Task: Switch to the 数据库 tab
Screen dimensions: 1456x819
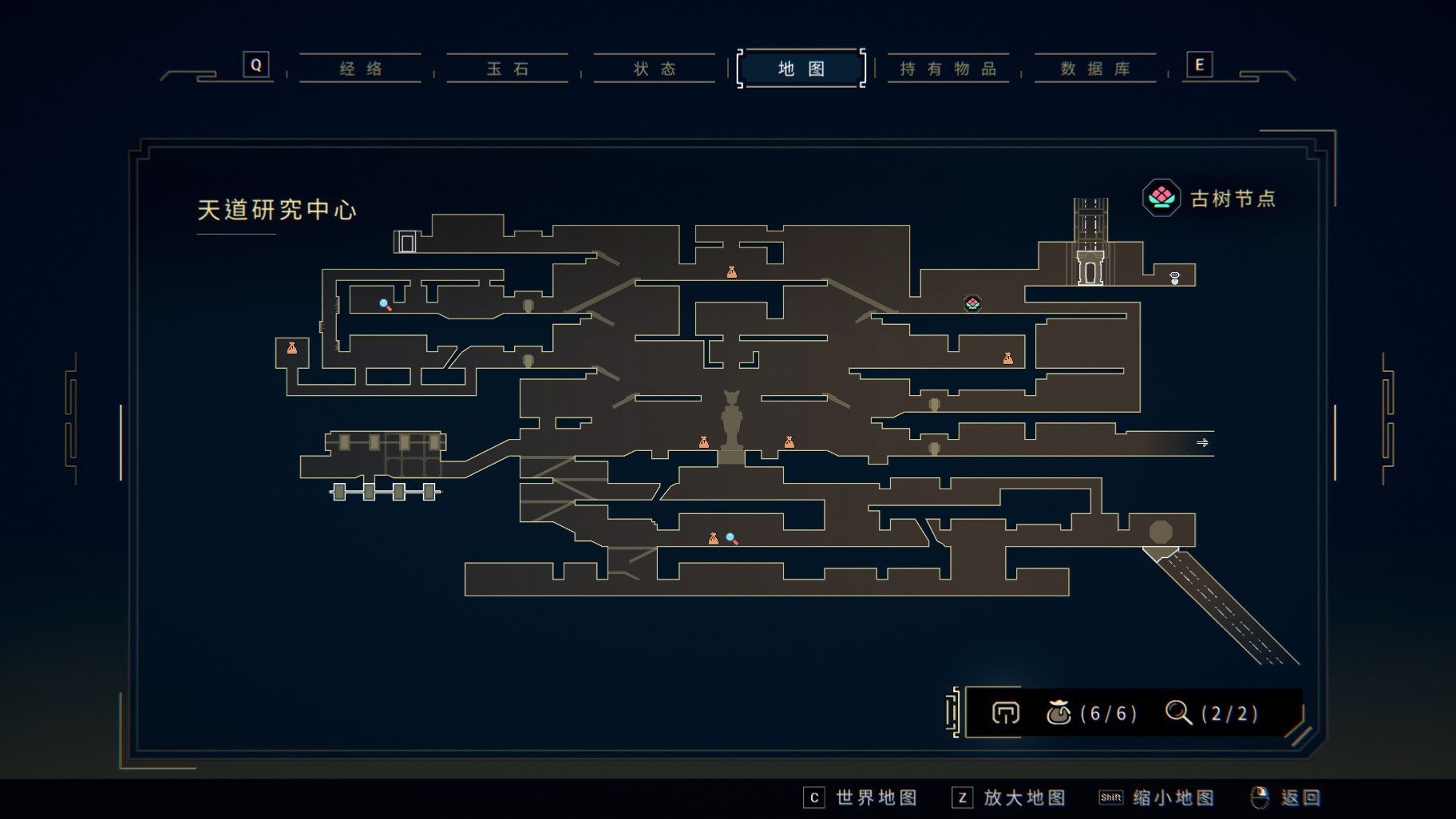Action: pos(1095,69)
